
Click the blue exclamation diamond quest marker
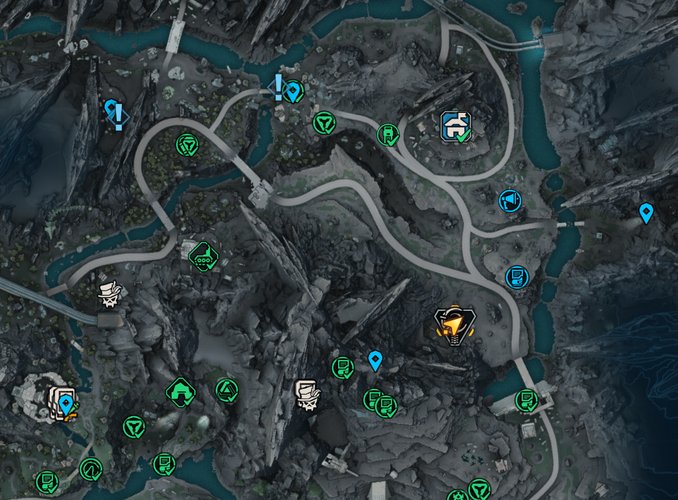pyautogui.click(x=116, y=113)
